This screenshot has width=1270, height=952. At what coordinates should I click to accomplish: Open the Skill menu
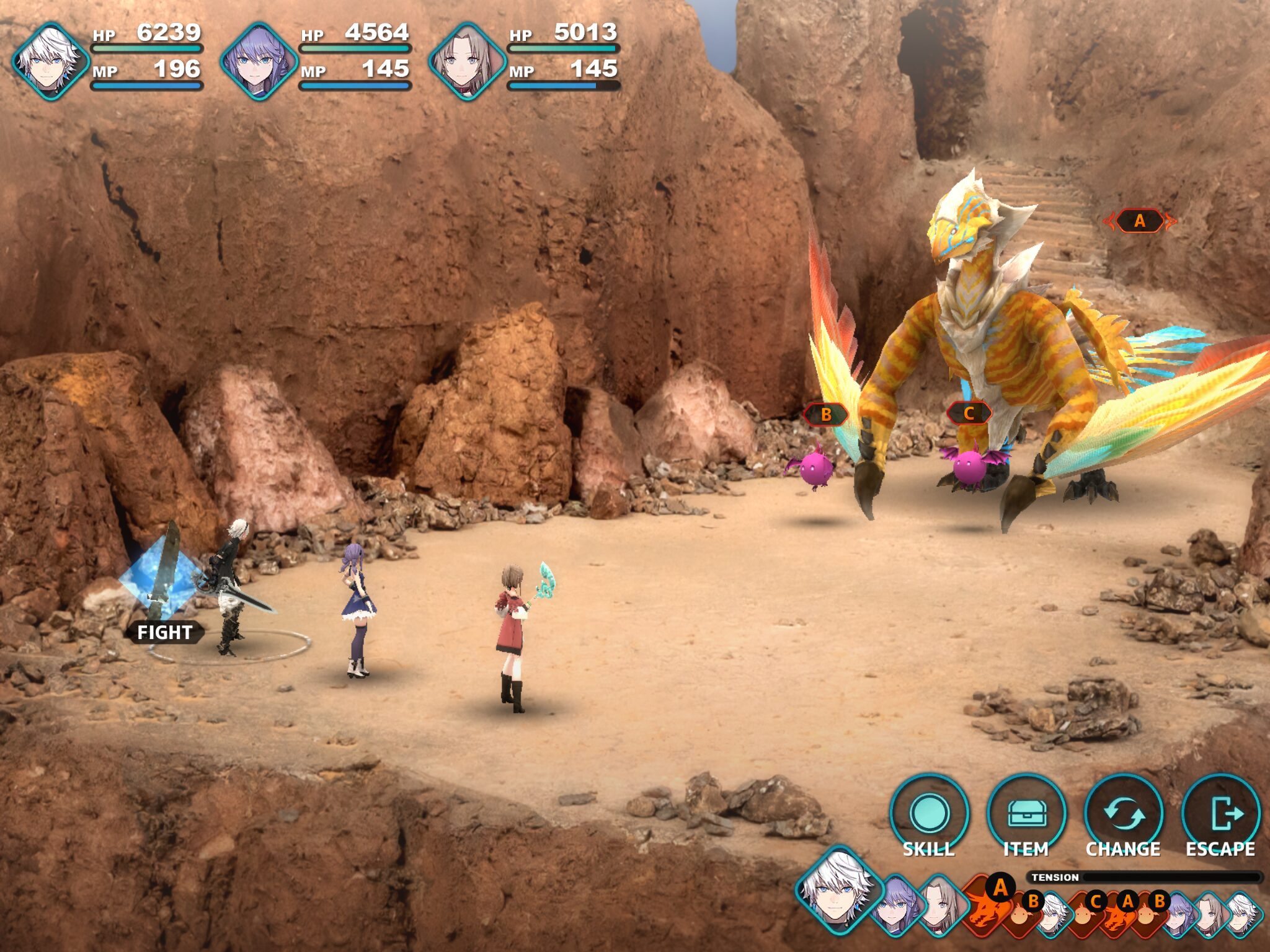928,814
